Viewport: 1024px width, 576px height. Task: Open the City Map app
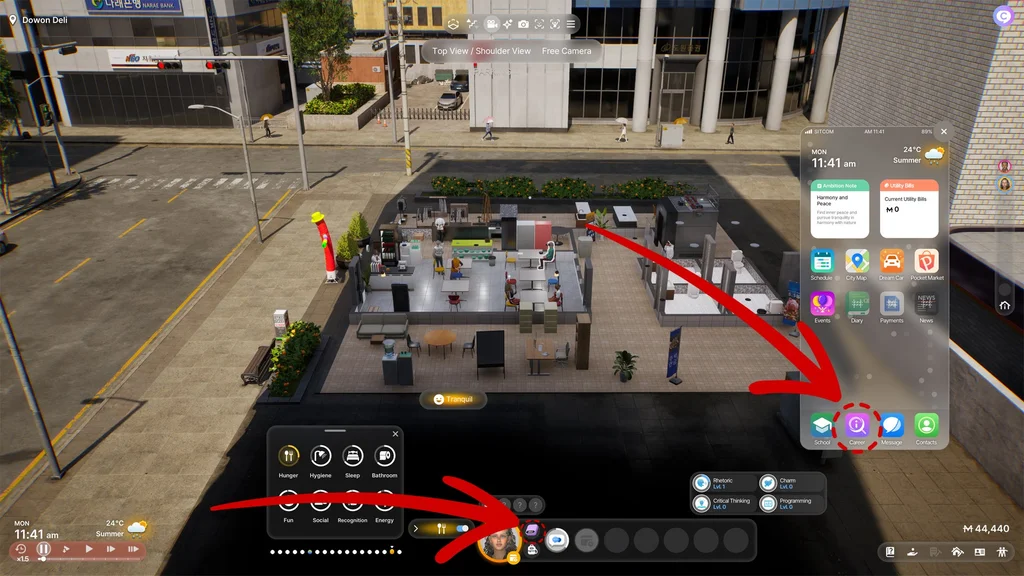tap(856, 261)
